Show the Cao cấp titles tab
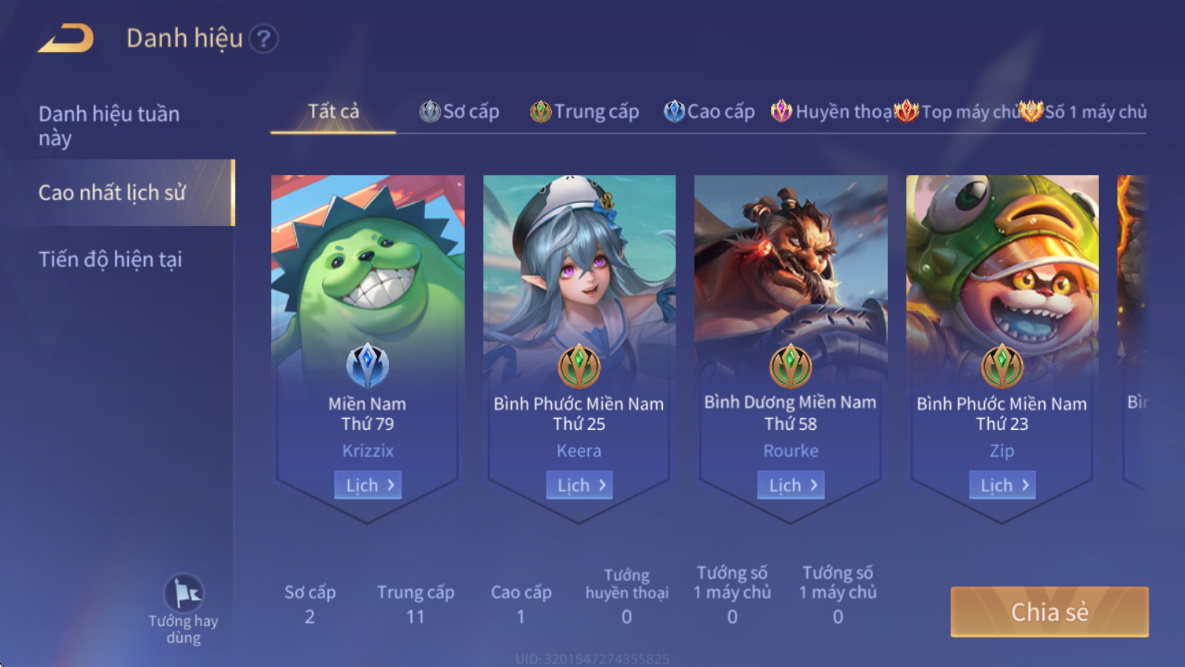This screenshot has width=1185, height=667. point(709,112)
